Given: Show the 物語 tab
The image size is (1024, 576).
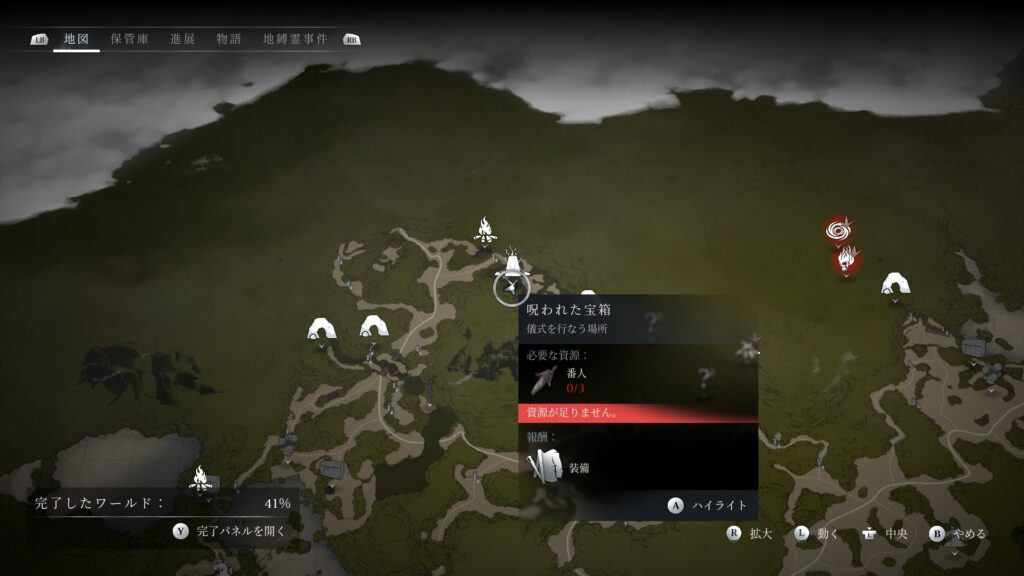Looking at the screenshot, I should [229, 39].
